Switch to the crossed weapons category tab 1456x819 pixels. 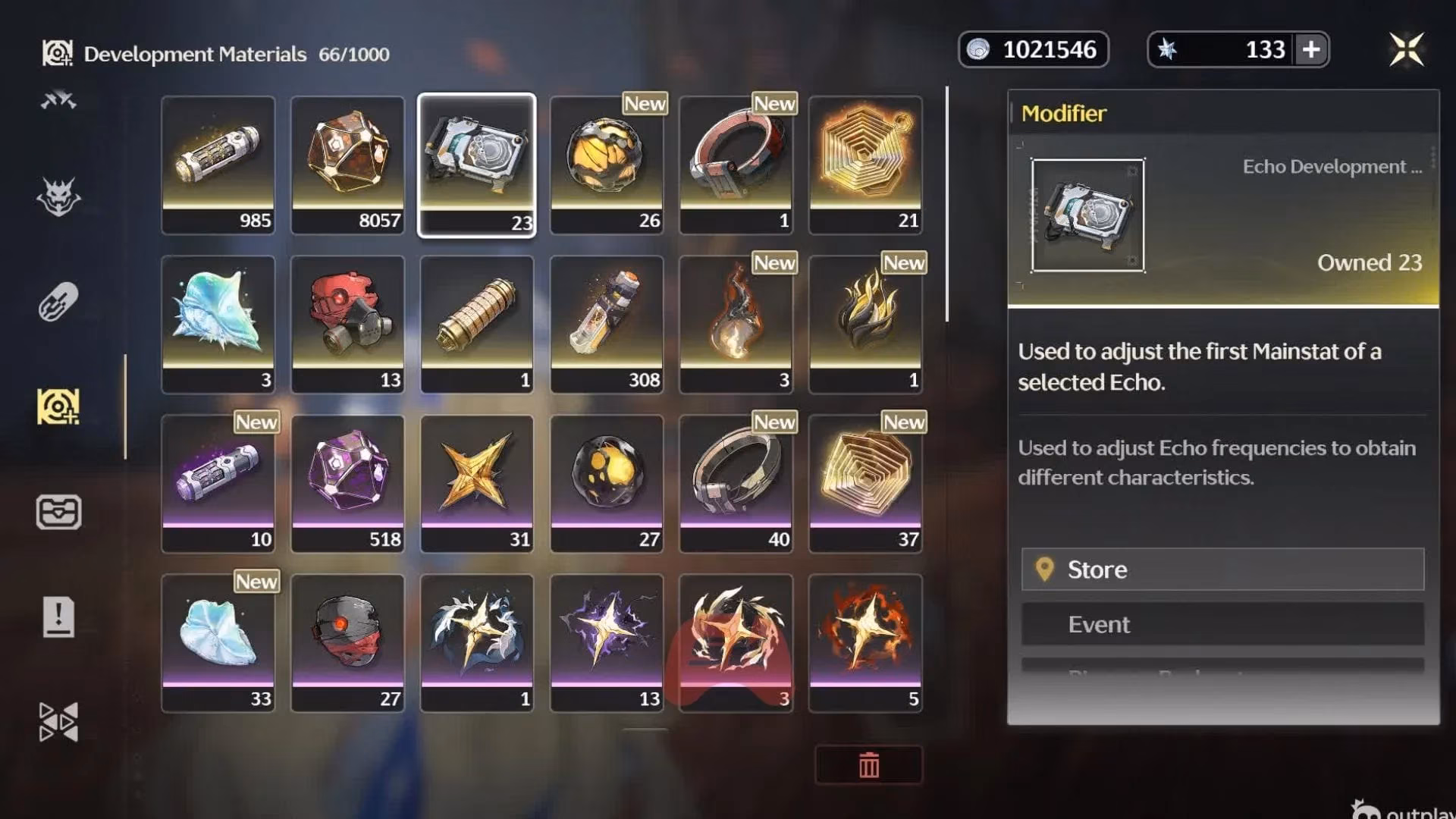coord(58,100)
